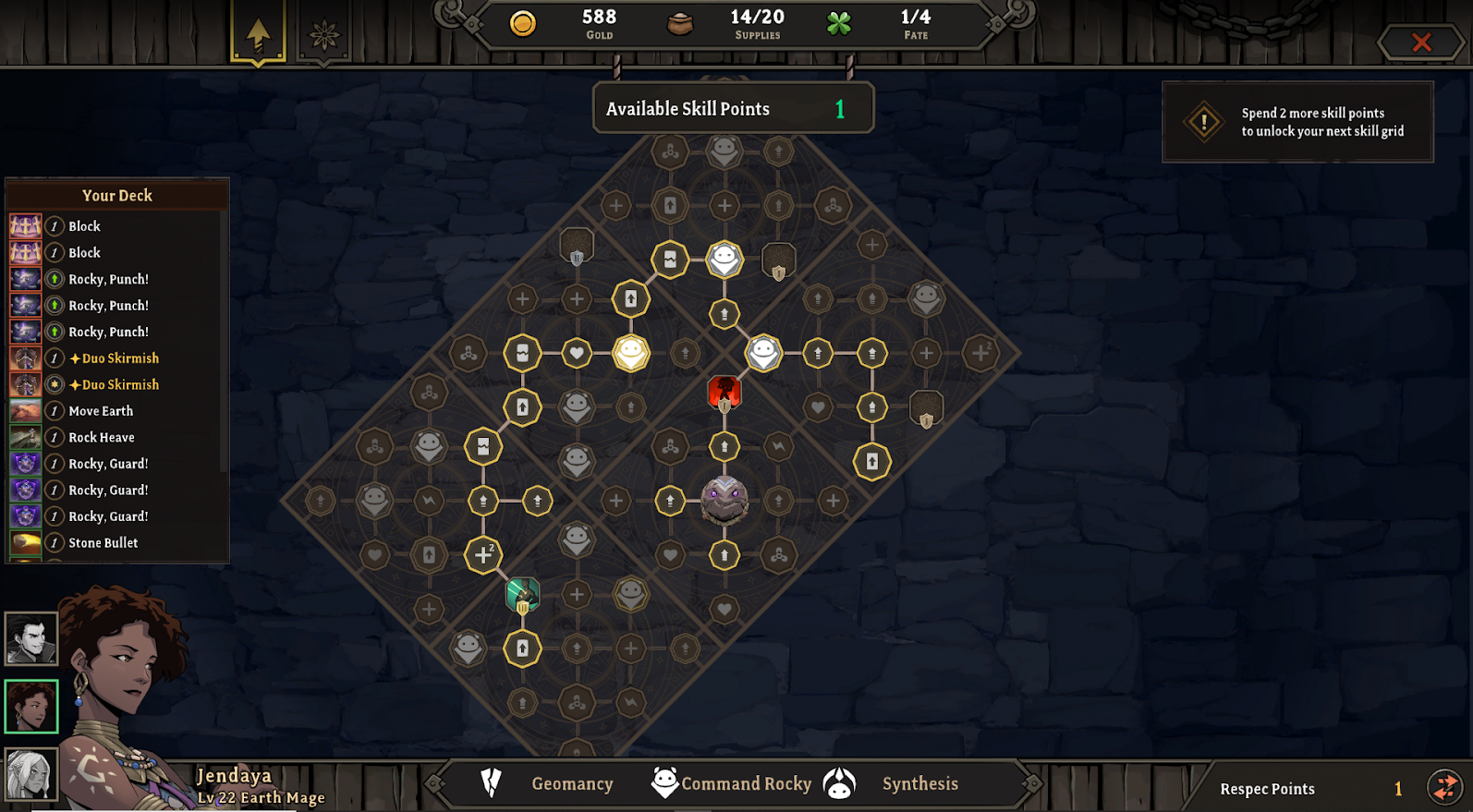View the Stone Bullet card

103,543
